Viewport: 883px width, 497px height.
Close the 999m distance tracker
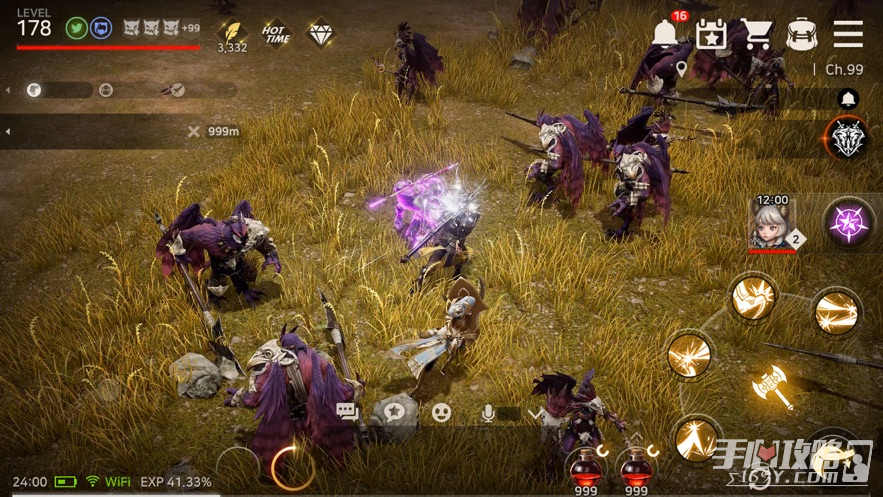[x=194, y=131]
